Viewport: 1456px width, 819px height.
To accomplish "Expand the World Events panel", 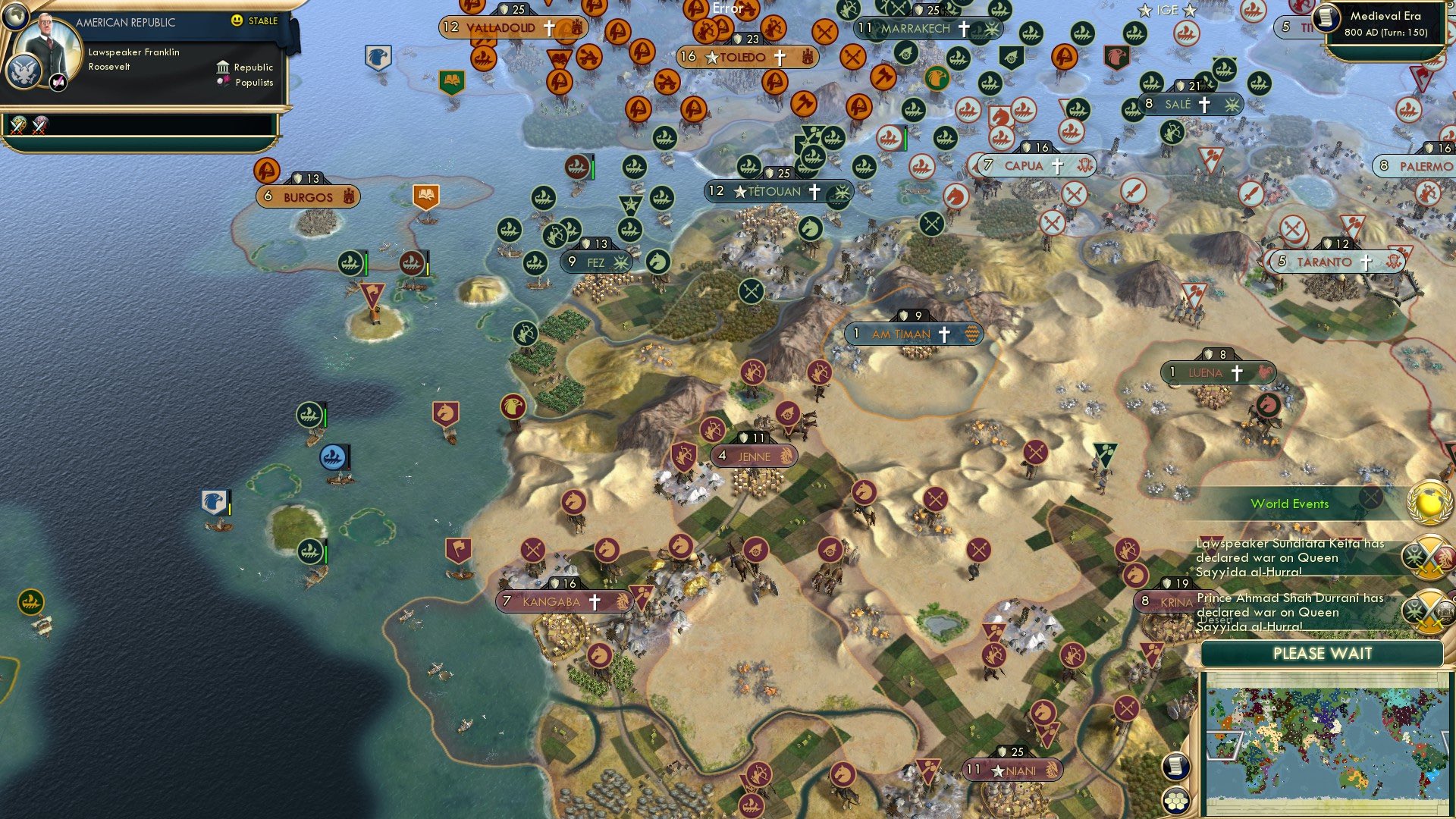I will [x=1291, y=504].
